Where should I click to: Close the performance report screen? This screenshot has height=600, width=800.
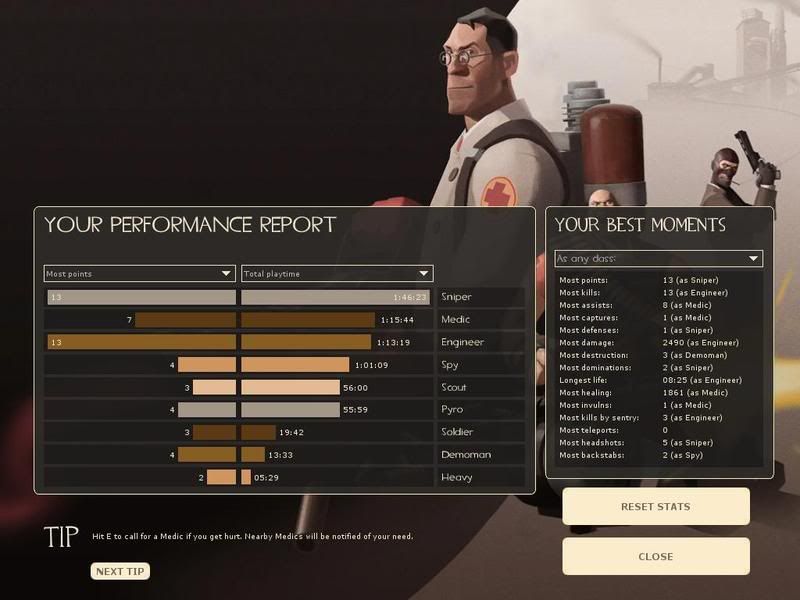(655, 557)
